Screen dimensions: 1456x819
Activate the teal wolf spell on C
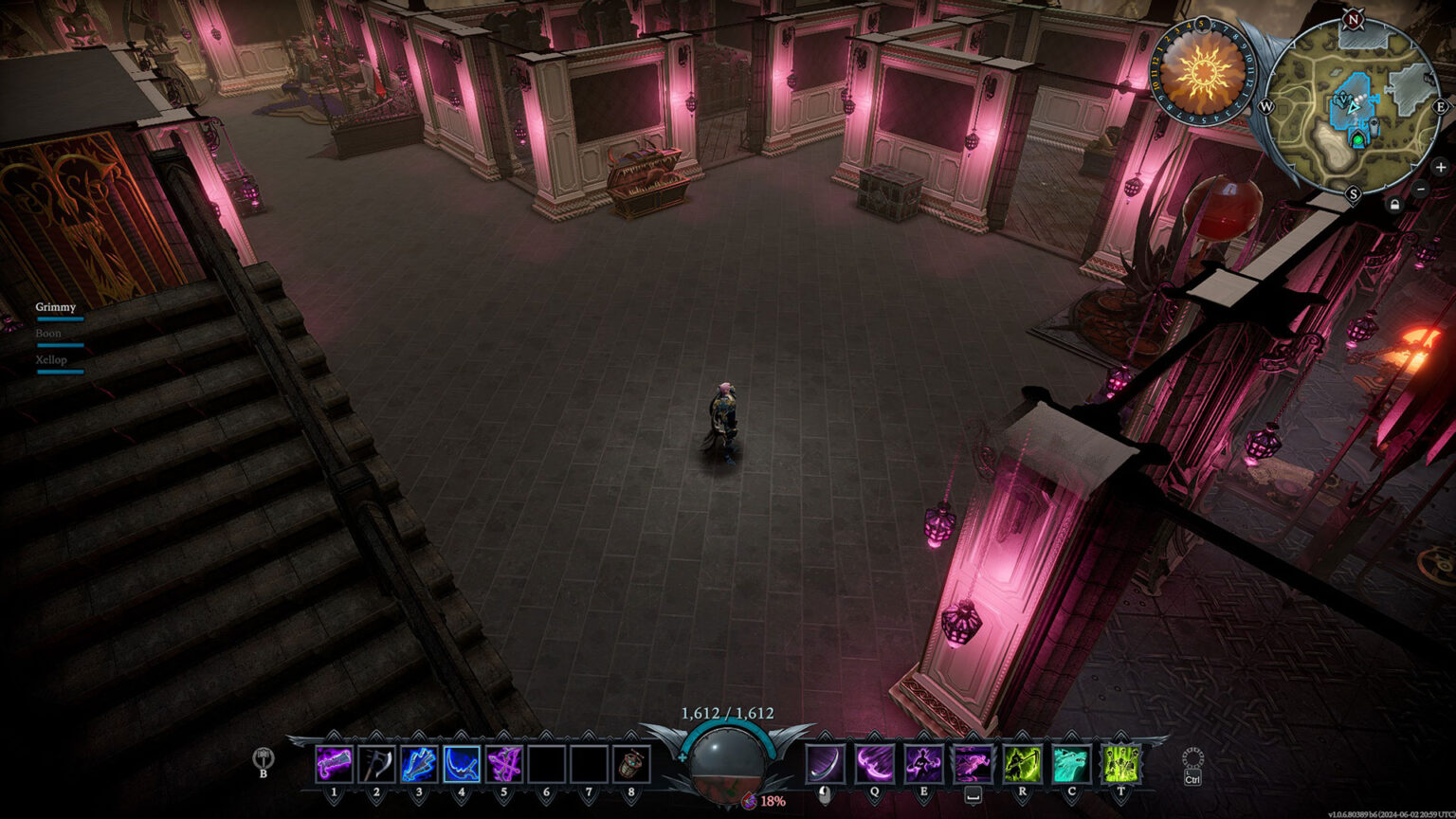[1071, 764]
